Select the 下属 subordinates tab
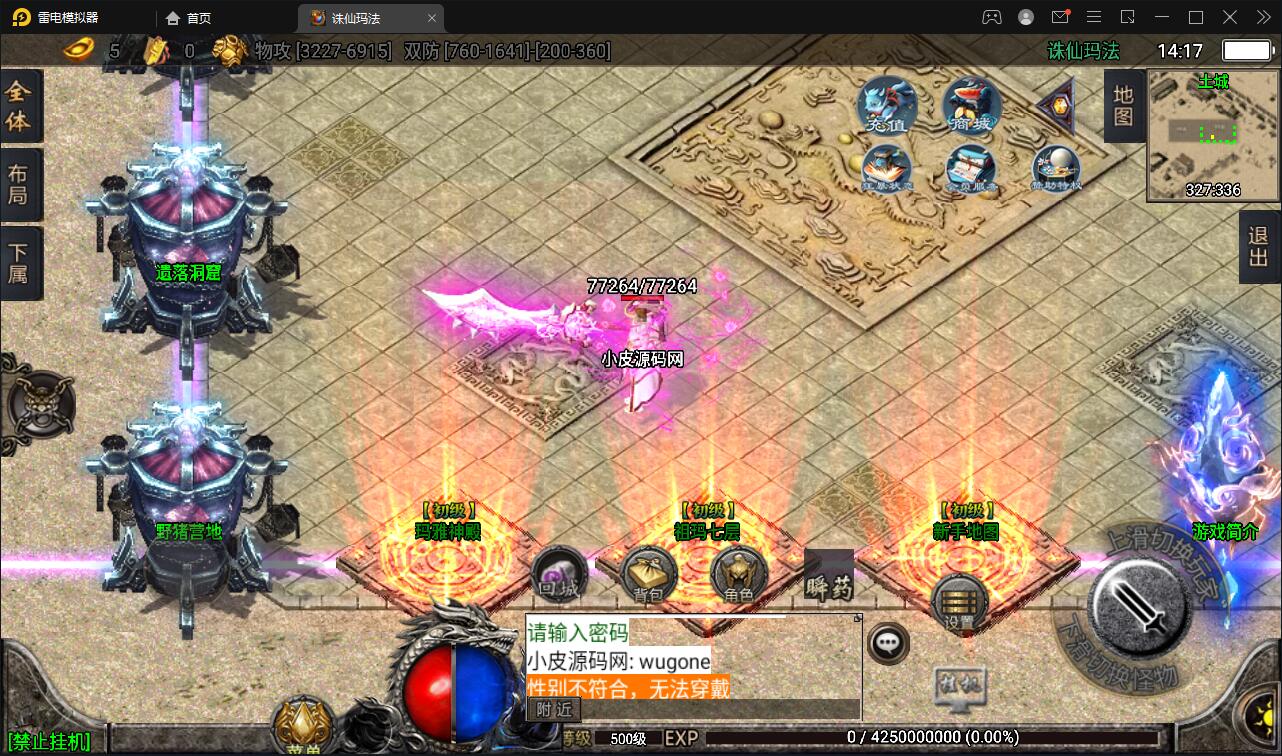1282x756 pixels. click(x=19, y=262)
